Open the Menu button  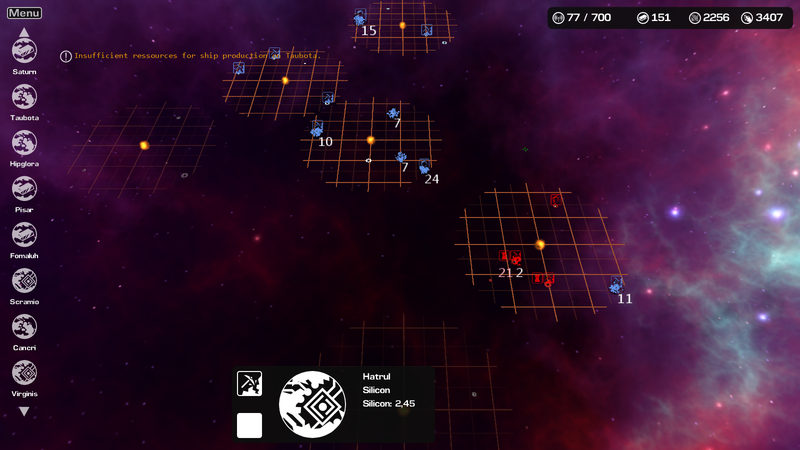(x=24, y=13)
